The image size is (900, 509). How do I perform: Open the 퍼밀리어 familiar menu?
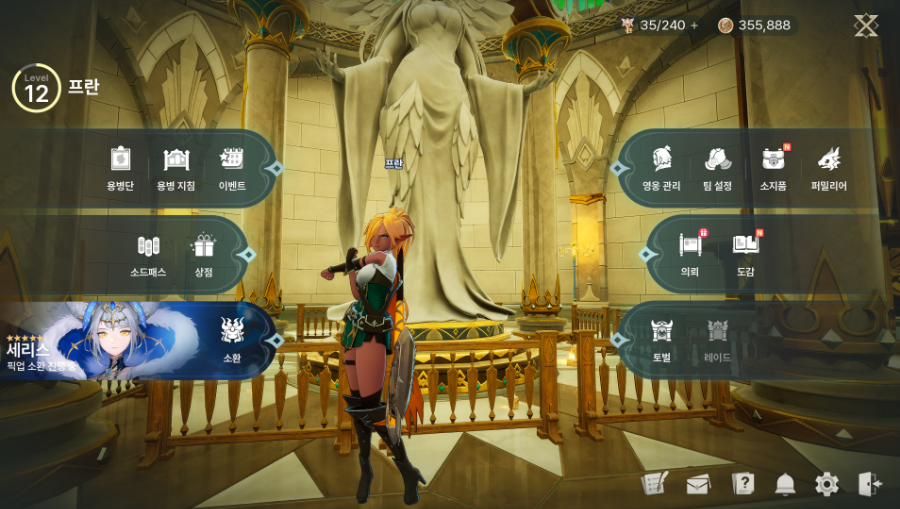829,167
